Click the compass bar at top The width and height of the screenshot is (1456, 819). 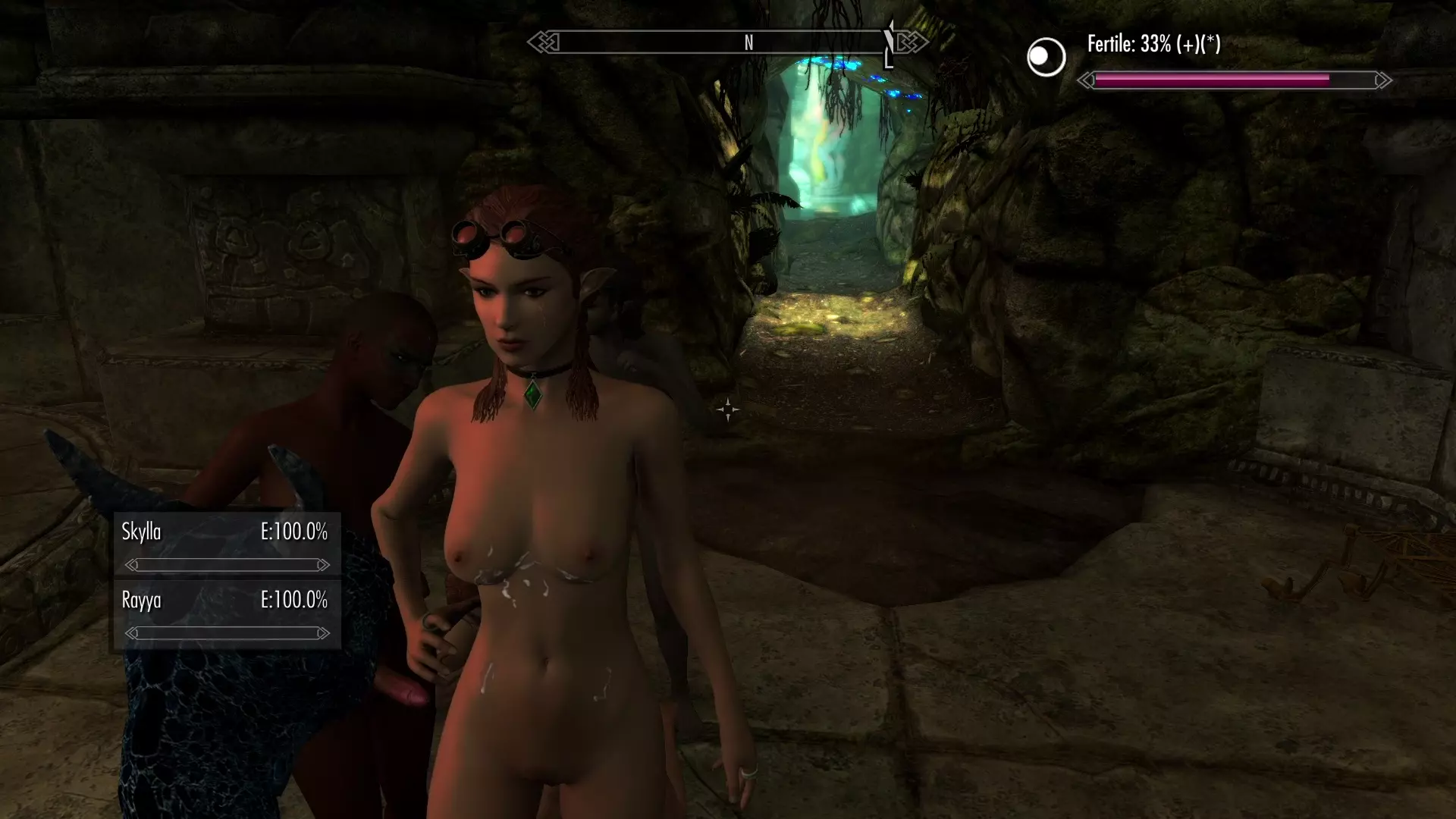pyautogui.click(x=726, y=42)
